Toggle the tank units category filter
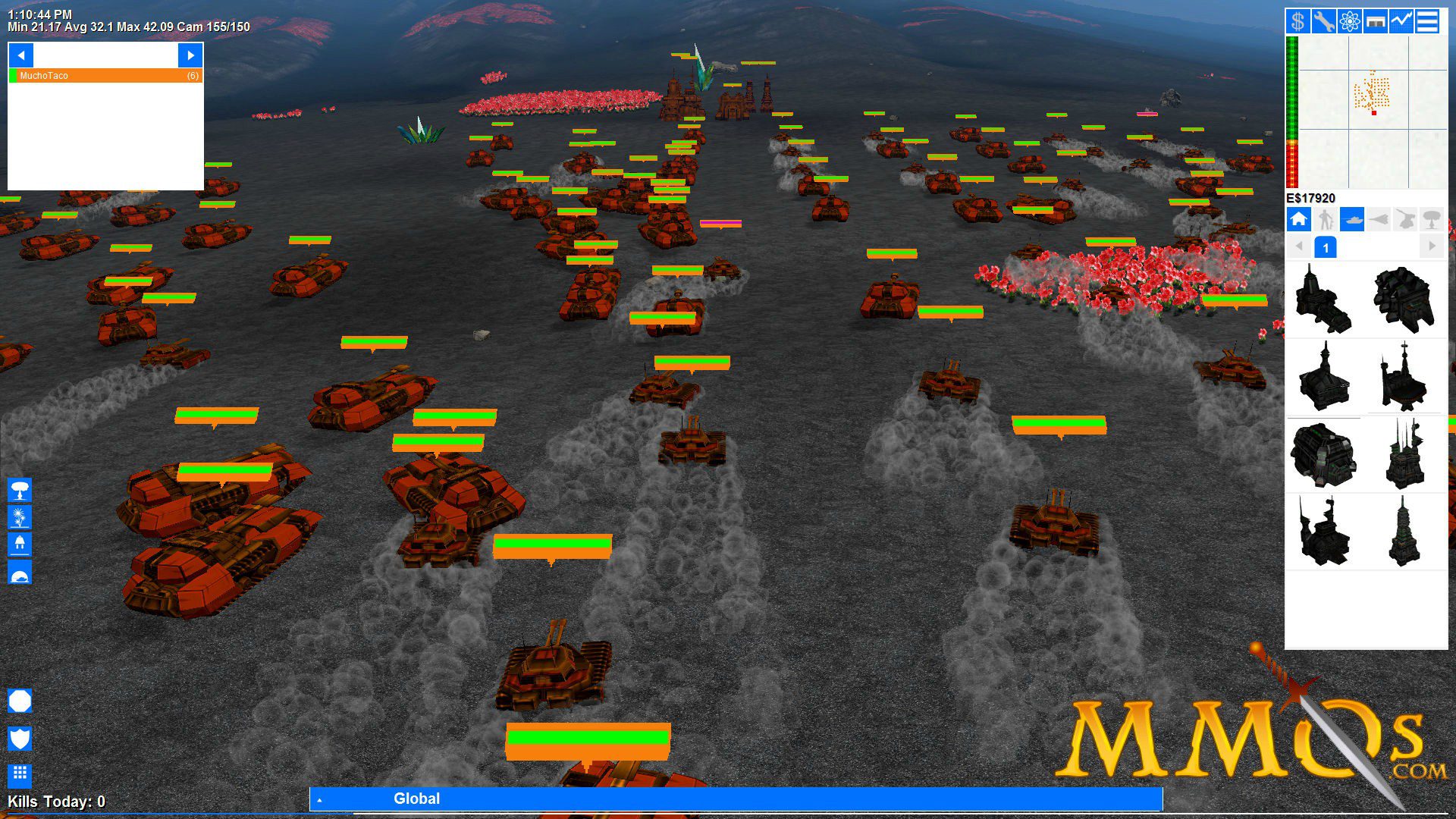The image size is (1456, 819). (1351, 220)
